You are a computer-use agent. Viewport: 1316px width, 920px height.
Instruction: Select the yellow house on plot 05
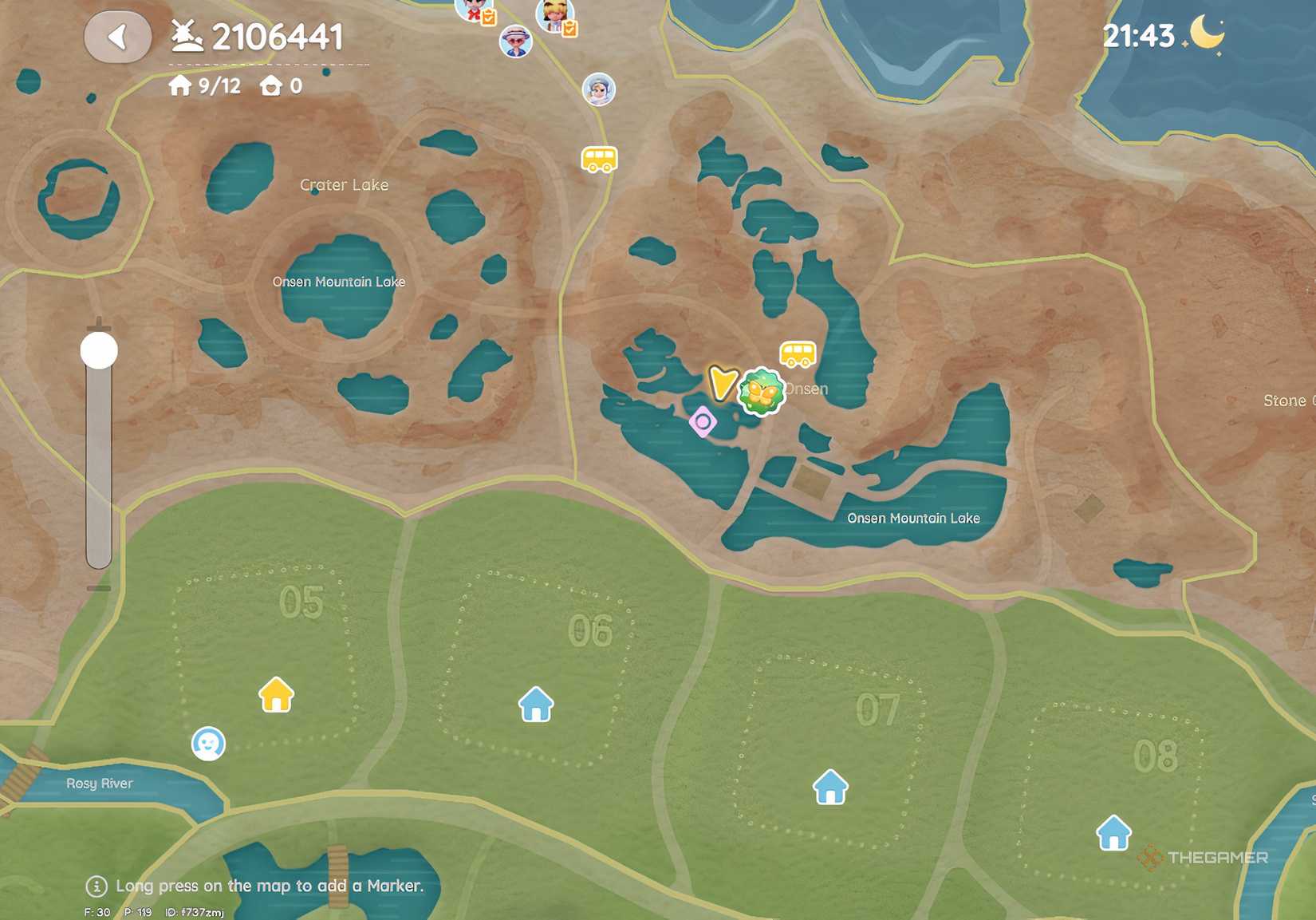275,694
